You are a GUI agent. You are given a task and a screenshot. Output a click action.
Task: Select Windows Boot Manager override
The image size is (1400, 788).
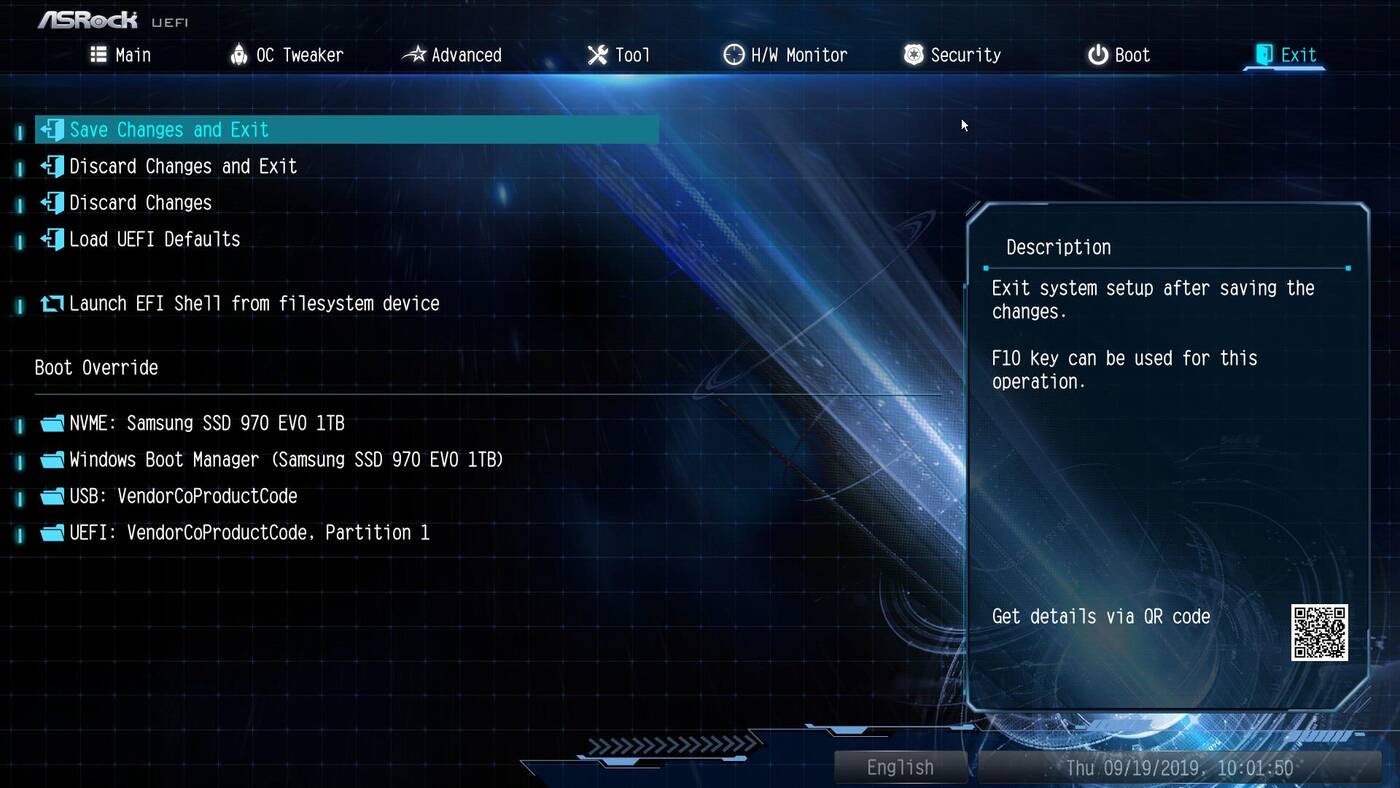tap(286, 460)
